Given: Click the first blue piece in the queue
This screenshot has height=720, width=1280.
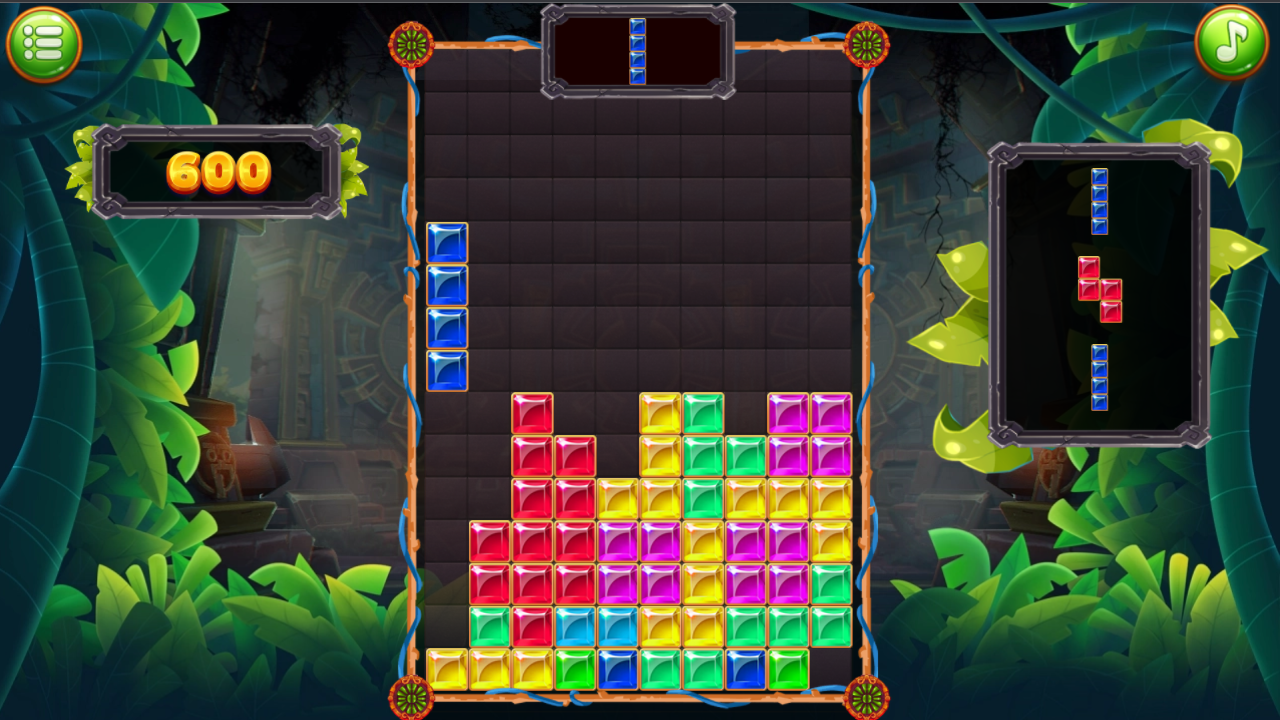Looking at the screenshot, I should pyautogui.click(x=1100, y=200).
